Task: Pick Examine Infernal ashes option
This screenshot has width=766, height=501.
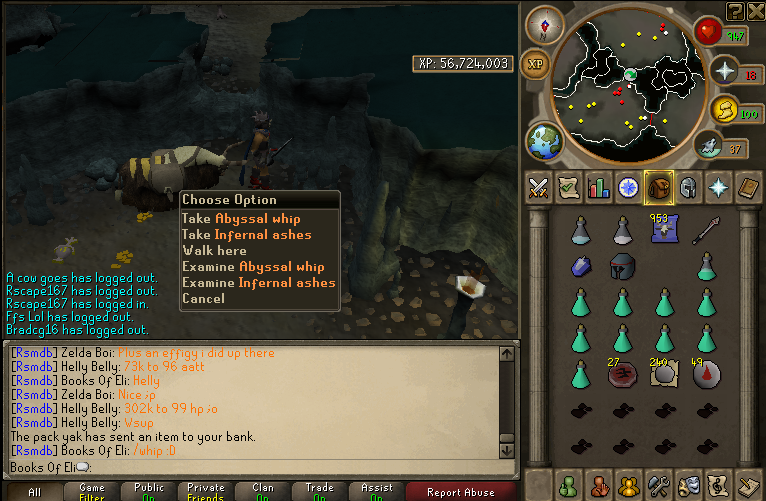Action: click(258, 282)
